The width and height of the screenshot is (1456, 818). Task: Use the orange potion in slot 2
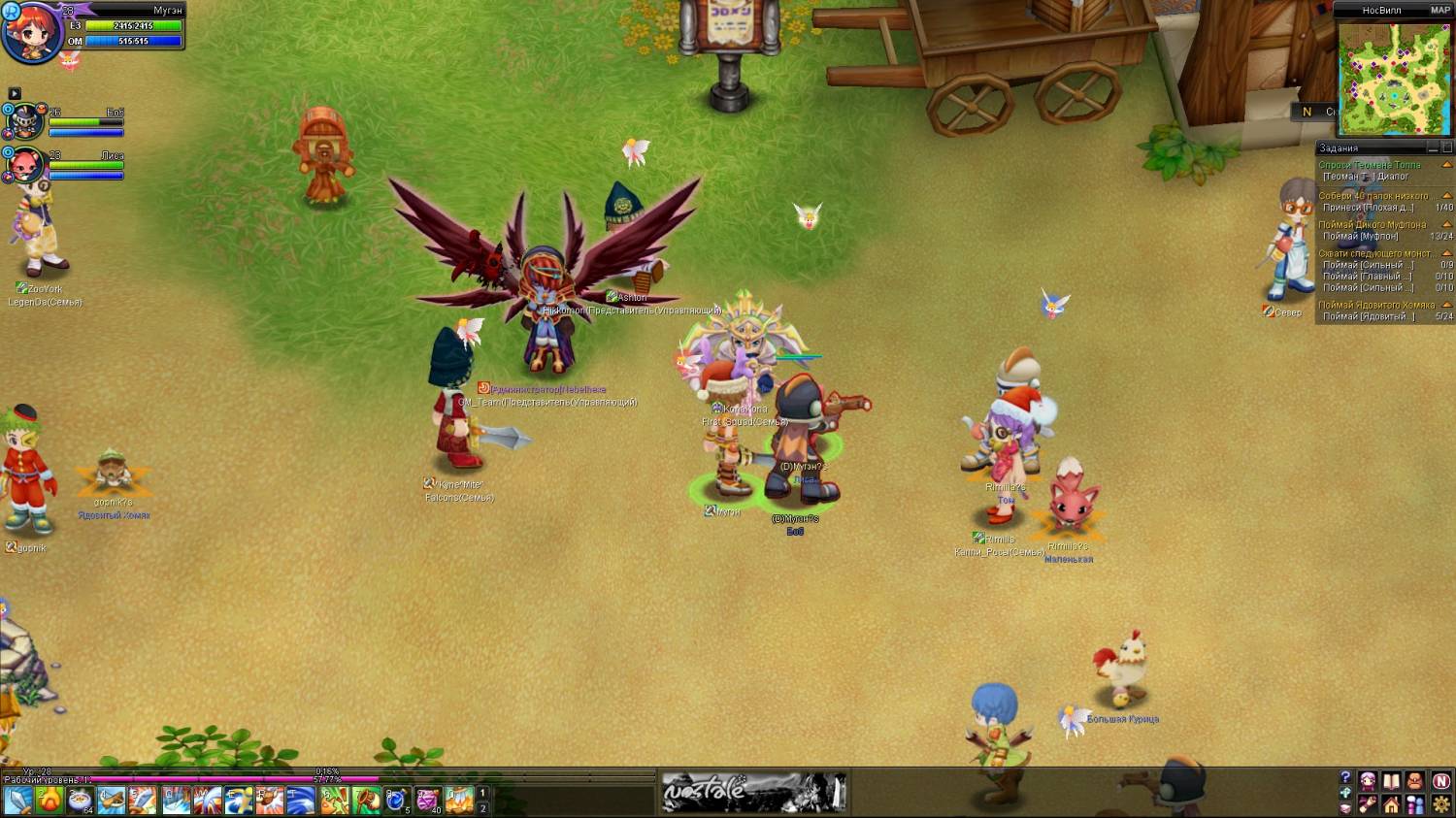coord(50,801)
